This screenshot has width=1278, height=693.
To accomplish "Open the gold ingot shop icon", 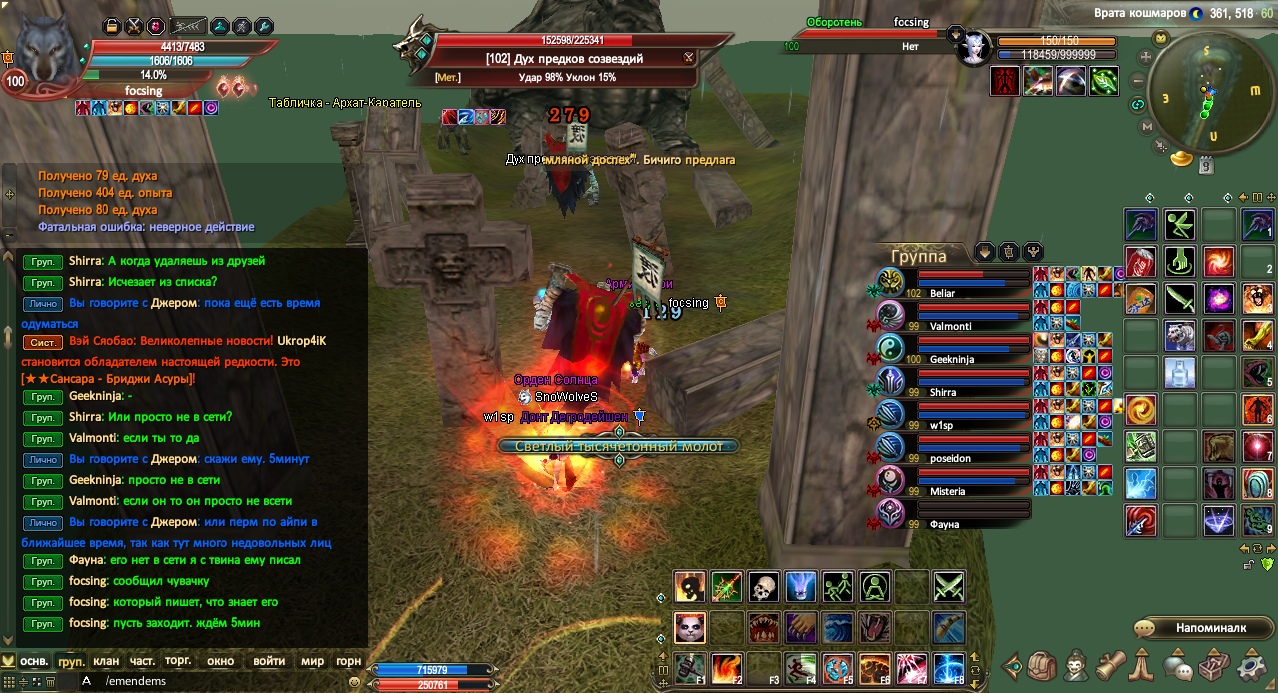I will [x=1182, y=158].
